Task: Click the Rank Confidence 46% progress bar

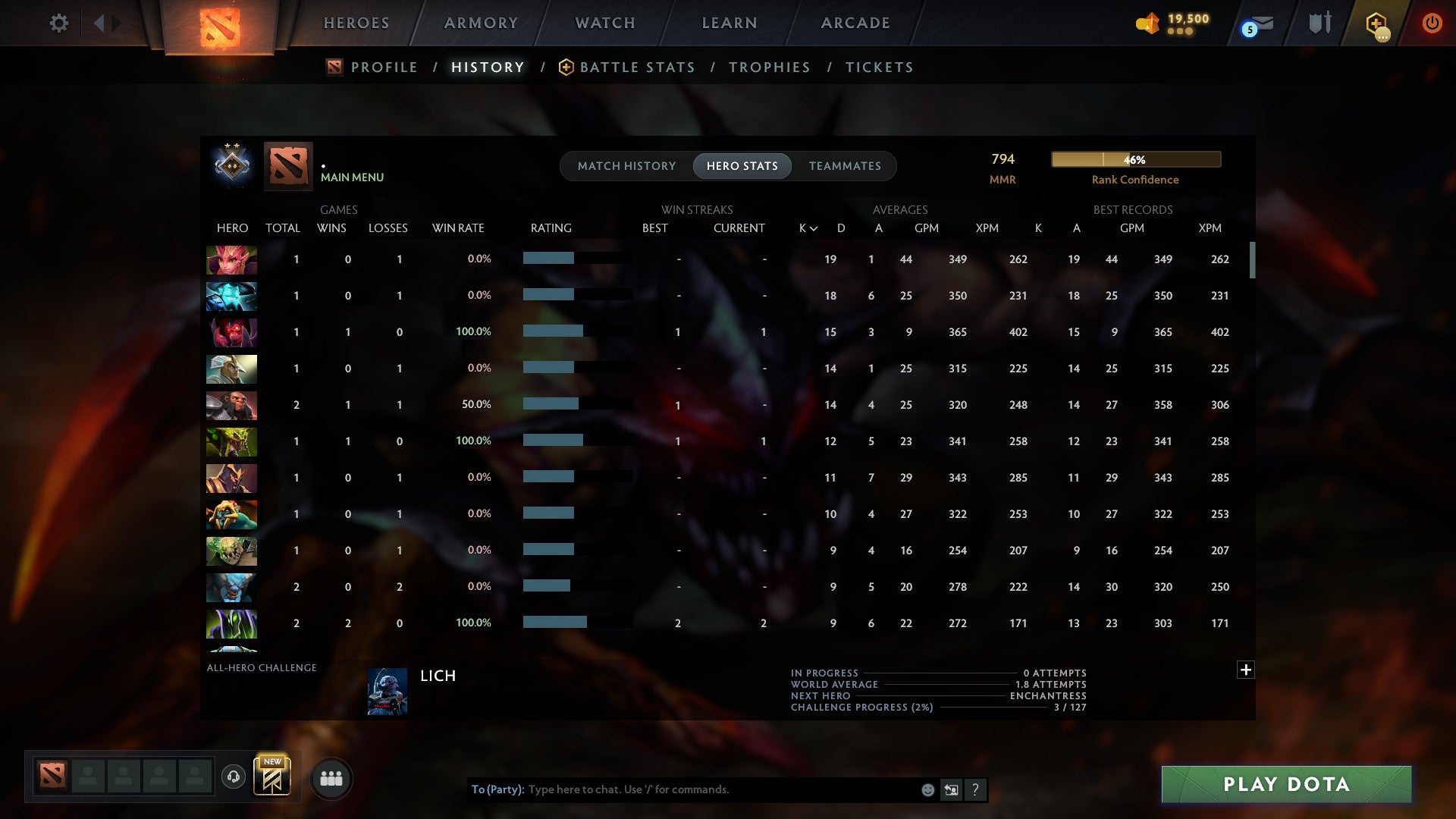Action: [1135, 159]
